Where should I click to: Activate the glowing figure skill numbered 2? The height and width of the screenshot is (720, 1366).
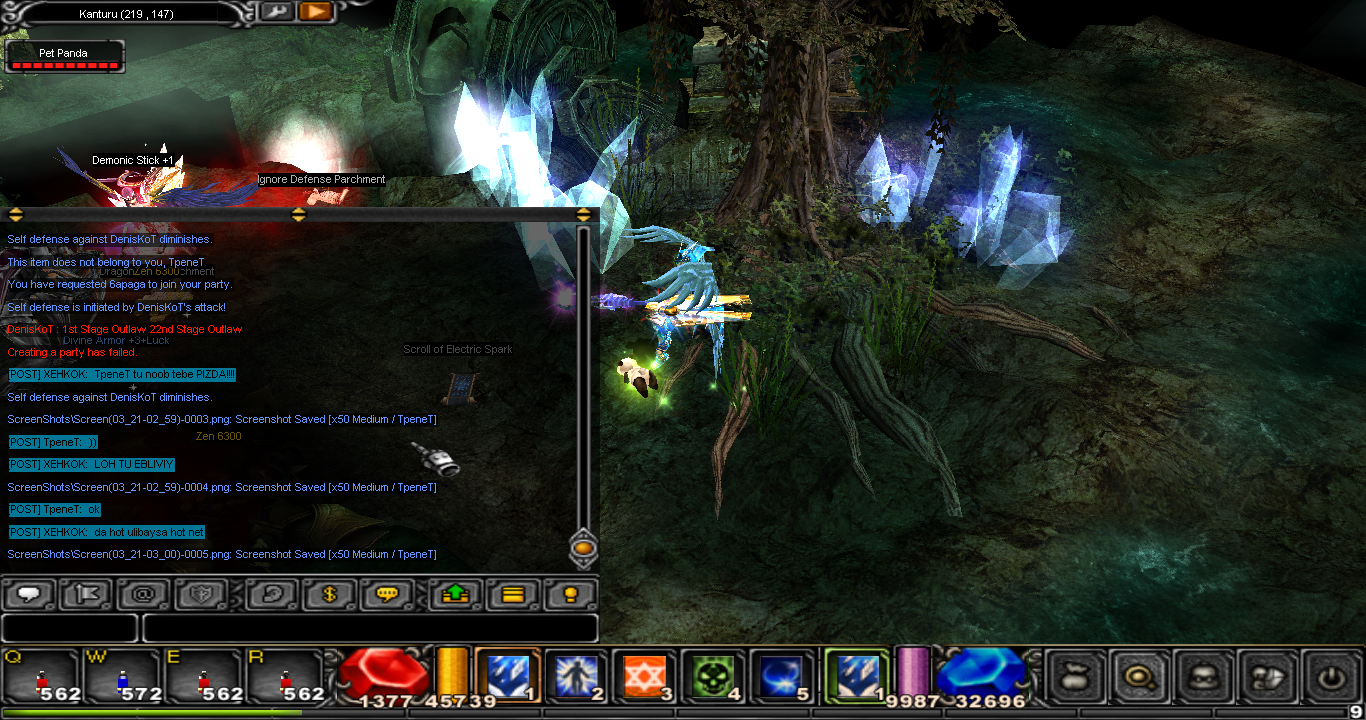click(576, 677)
